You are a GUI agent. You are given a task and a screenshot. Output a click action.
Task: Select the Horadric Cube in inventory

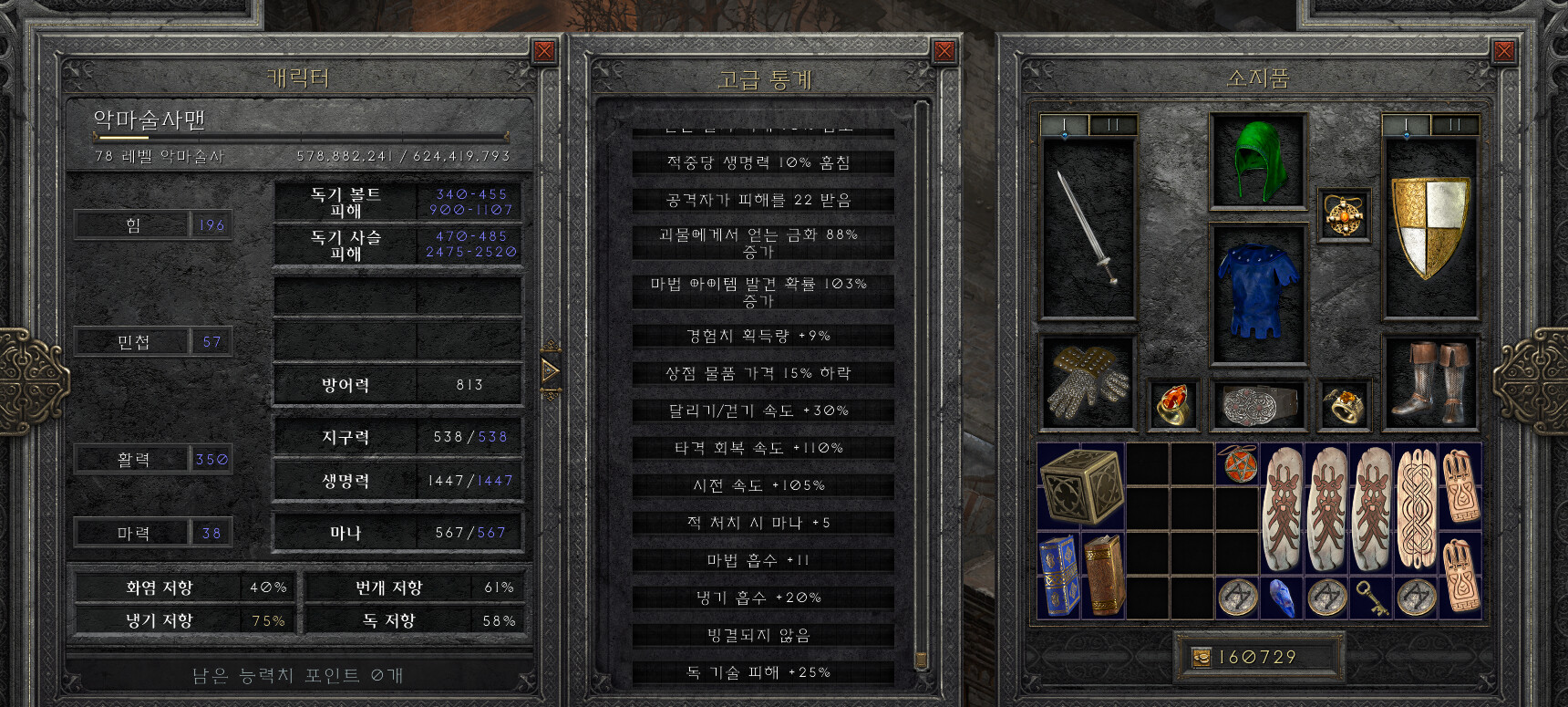1080,485
